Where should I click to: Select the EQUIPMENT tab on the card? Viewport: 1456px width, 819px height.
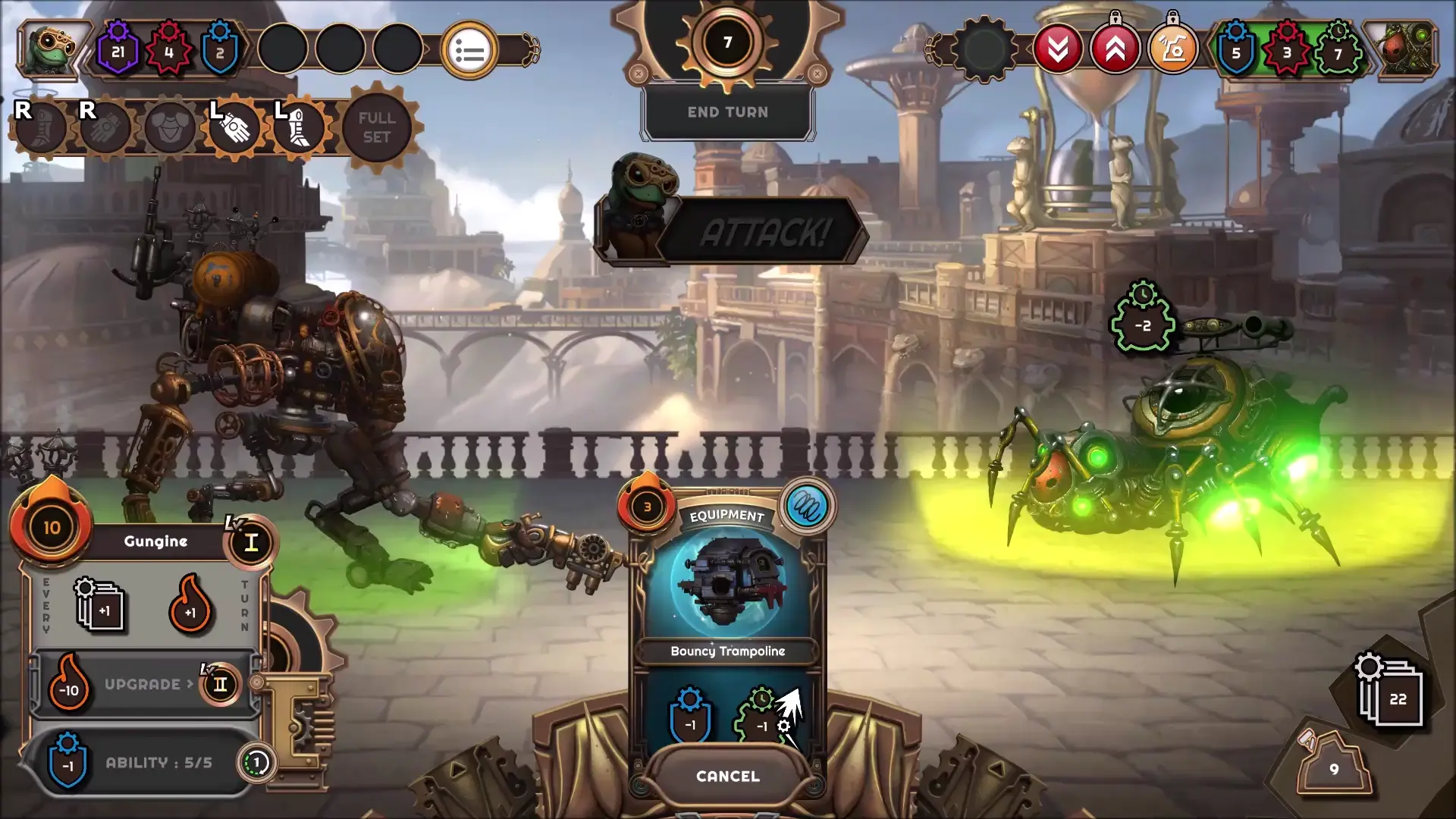pyautogui.click(x=728, y=514)
